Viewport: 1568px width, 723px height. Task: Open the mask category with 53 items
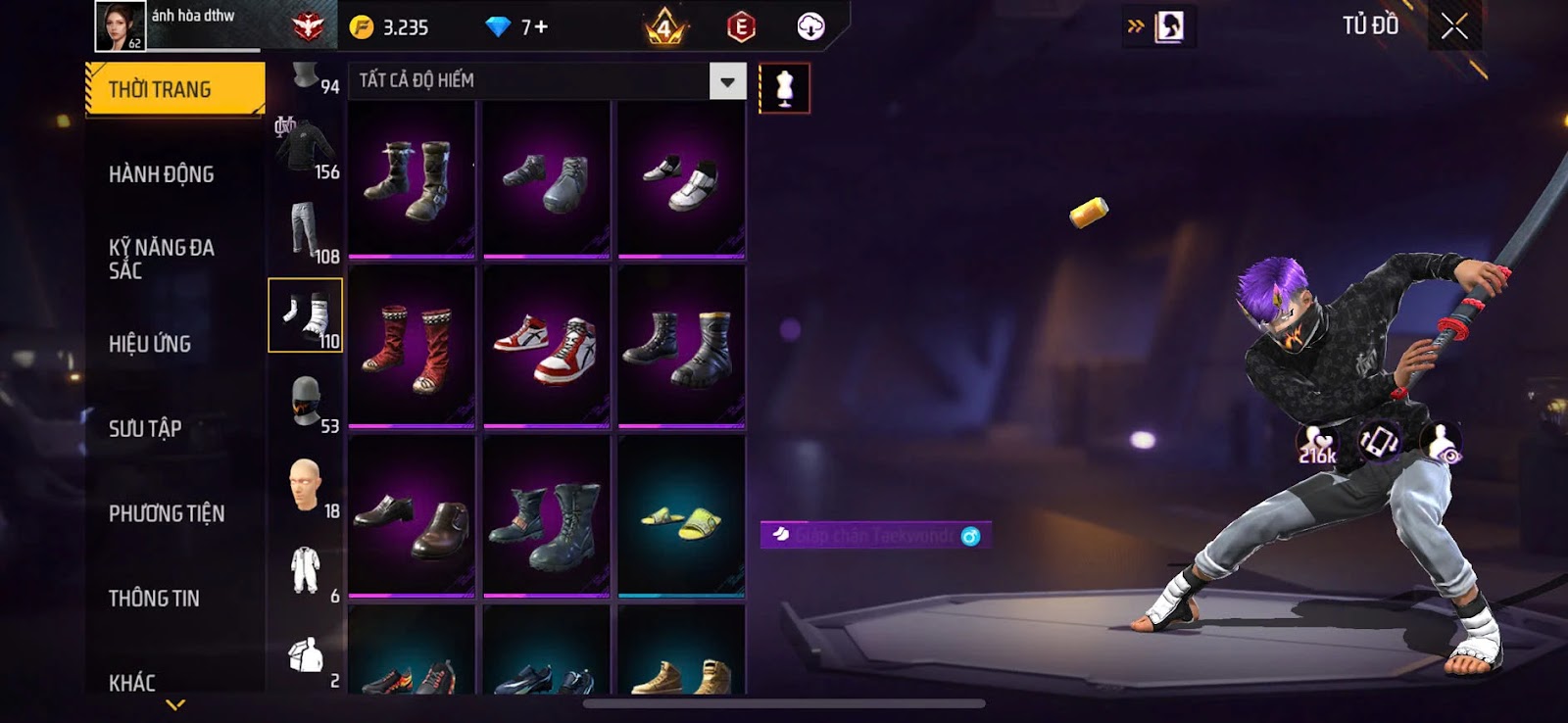pos(306,402)
